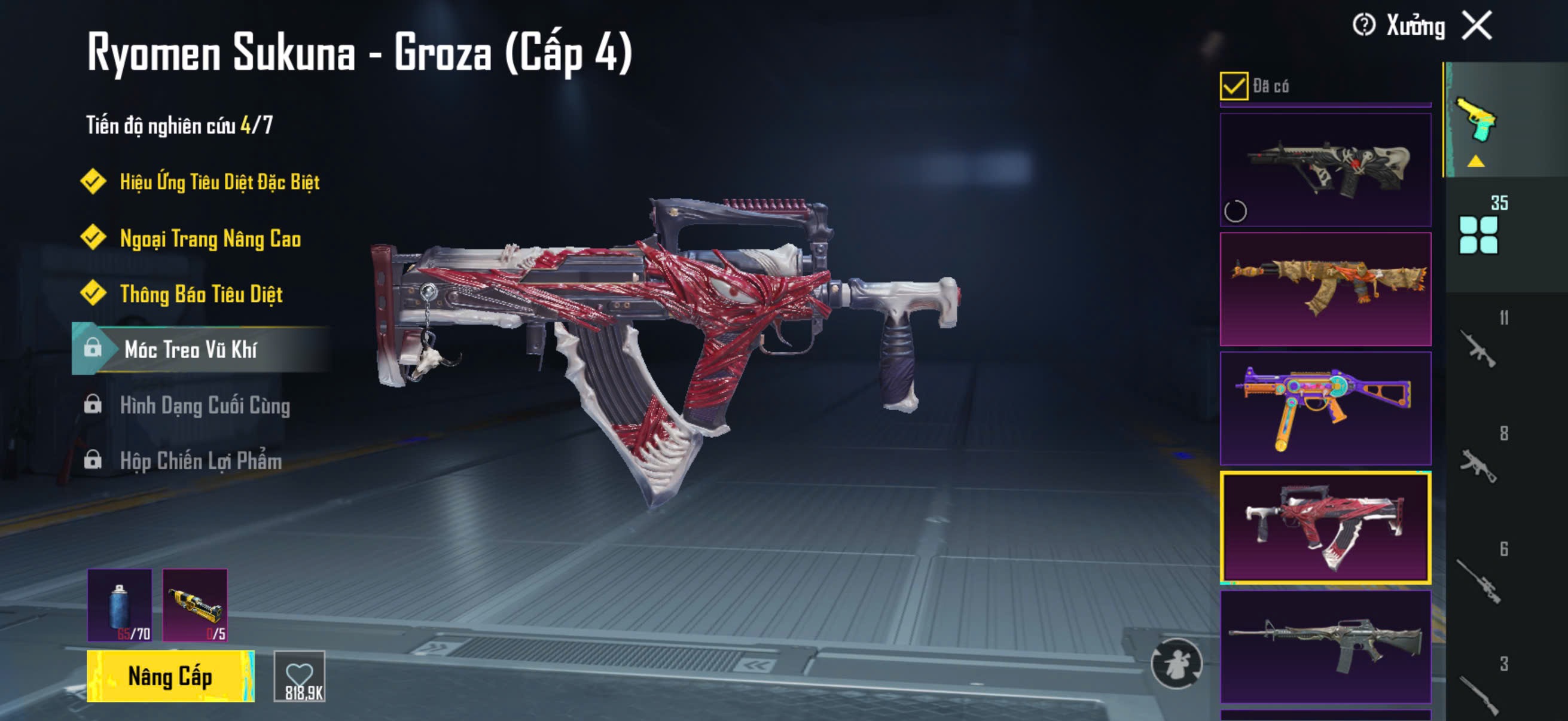Toggle the character preview round button
Image resolution: width=1568 pixels, height=721 pixels.
pyautogui.click(x=1176, y=663)
